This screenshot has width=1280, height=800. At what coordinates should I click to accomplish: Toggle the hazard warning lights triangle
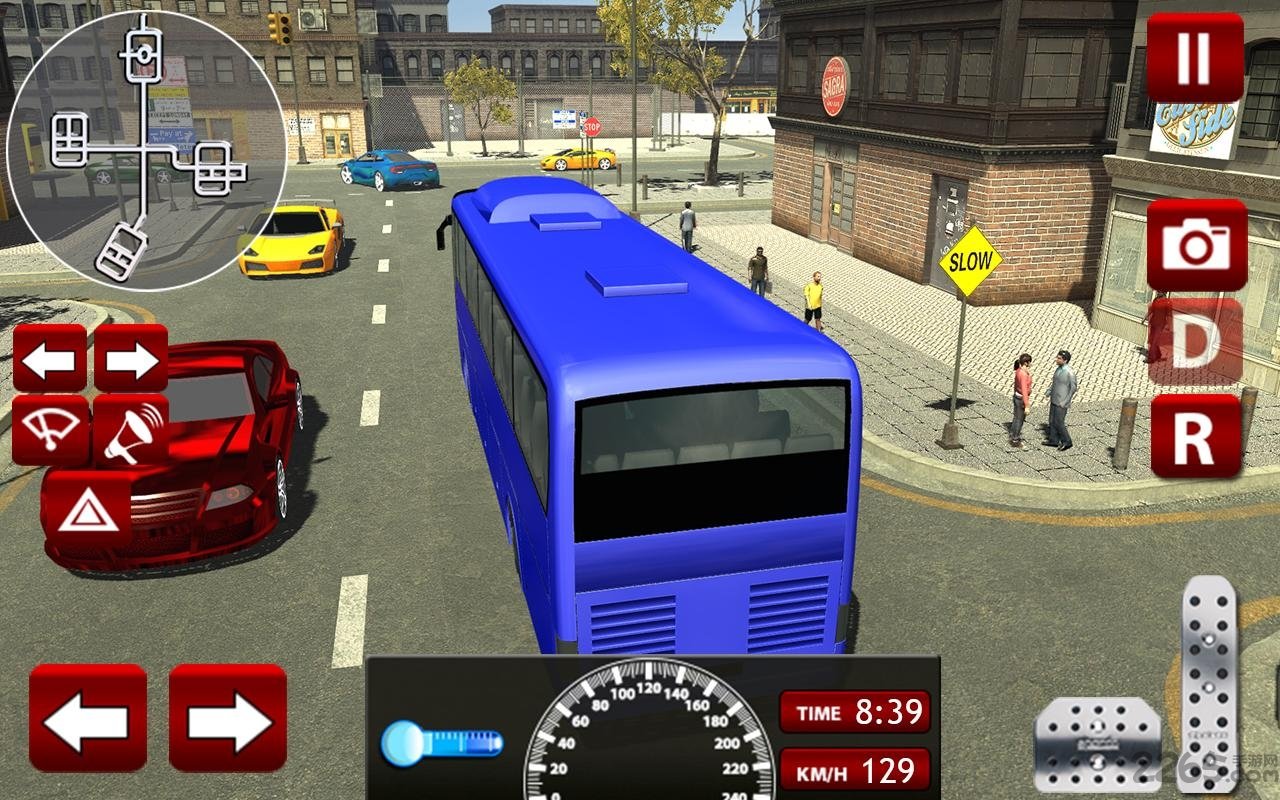coord(87,509)
